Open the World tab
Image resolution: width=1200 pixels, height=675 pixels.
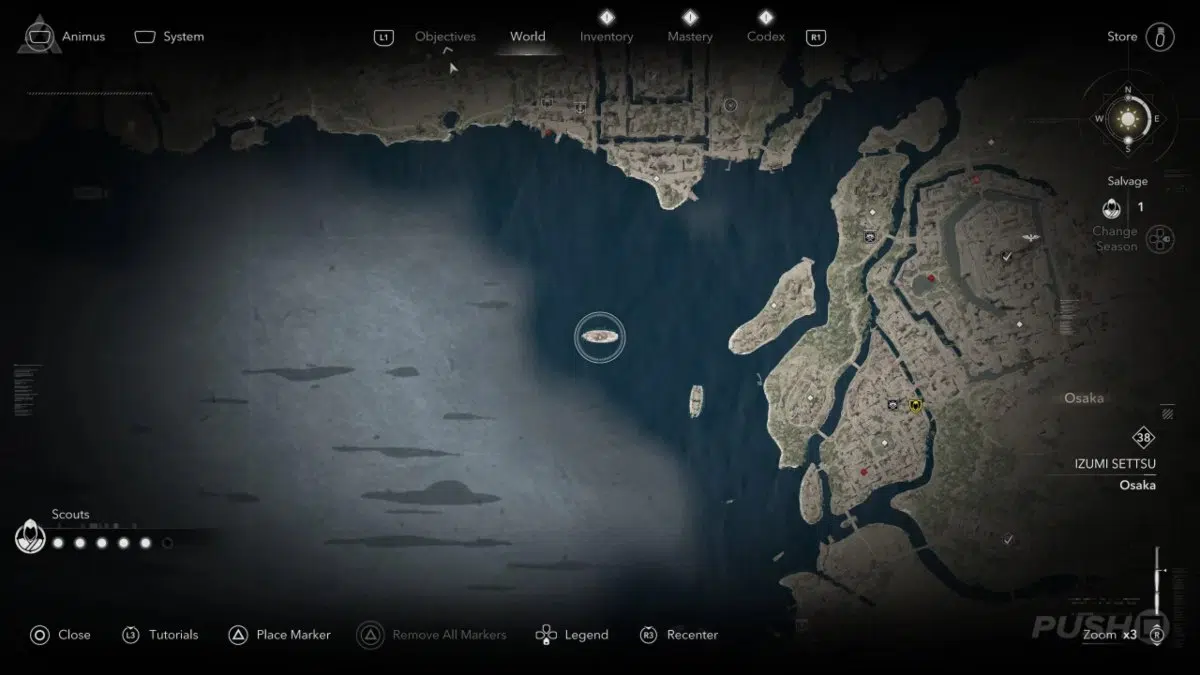coord(527,37)
